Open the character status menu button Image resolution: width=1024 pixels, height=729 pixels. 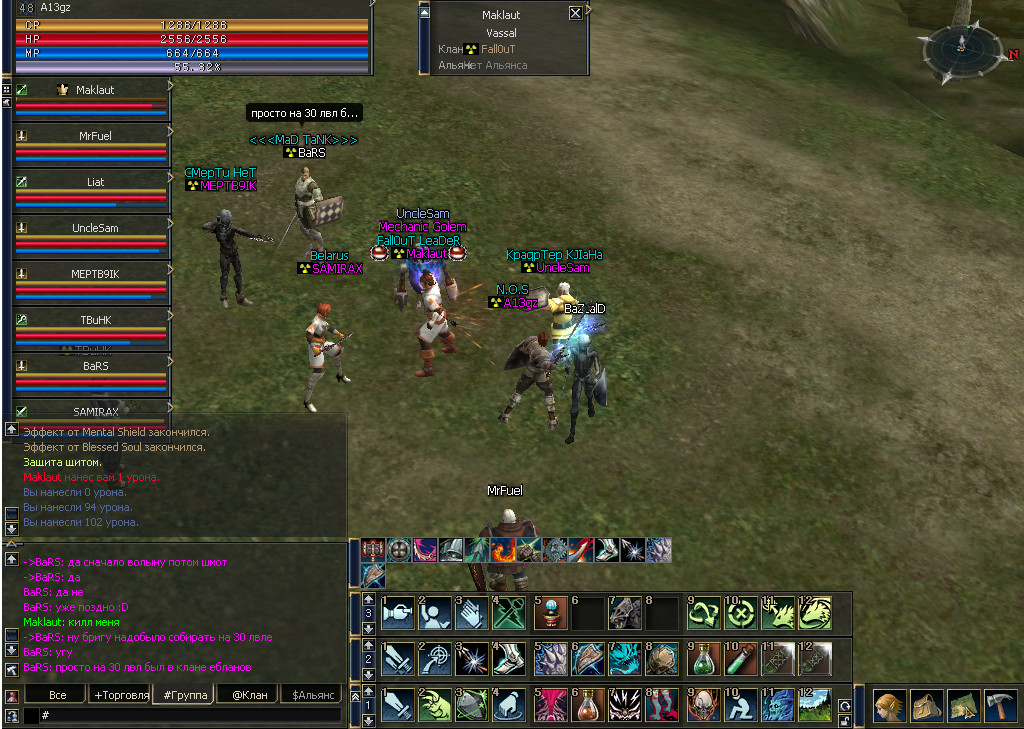[x=890, y=706]
